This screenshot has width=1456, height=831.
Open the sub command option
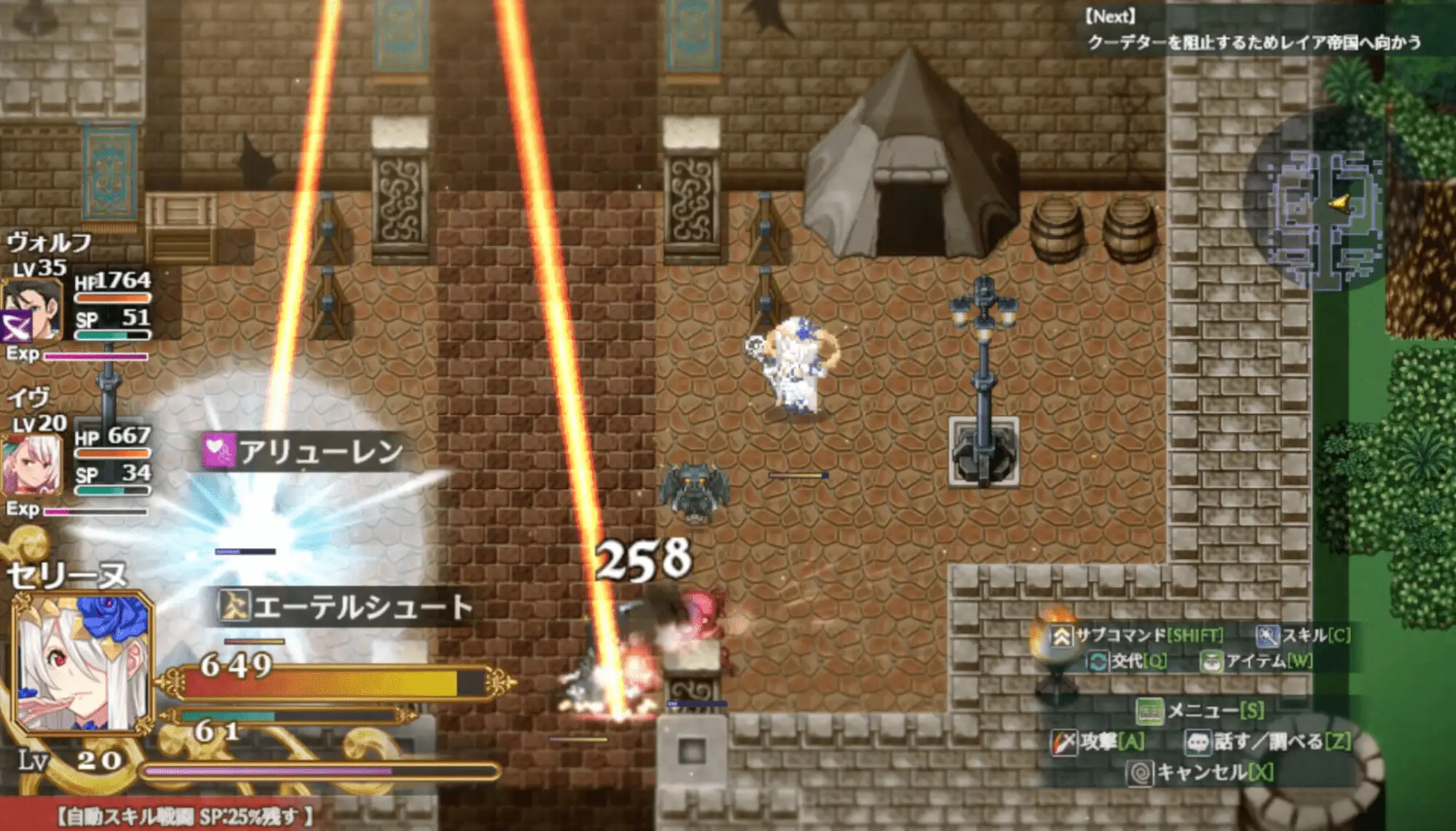pyautogui.click(x=1137, y=635)
